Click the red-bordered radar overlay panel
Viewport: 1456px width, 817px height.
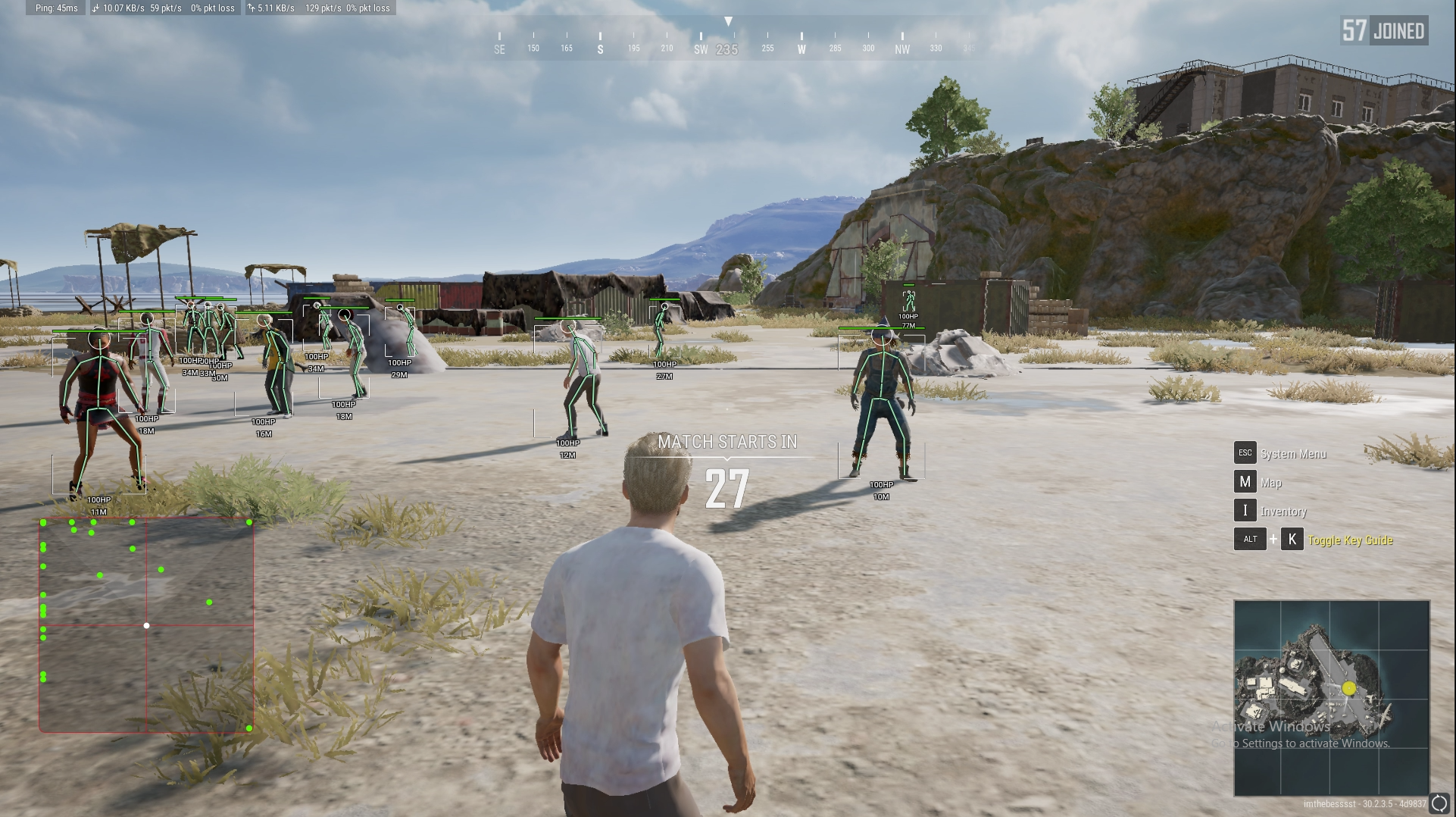pyautogui.click(x=146, y=625)
